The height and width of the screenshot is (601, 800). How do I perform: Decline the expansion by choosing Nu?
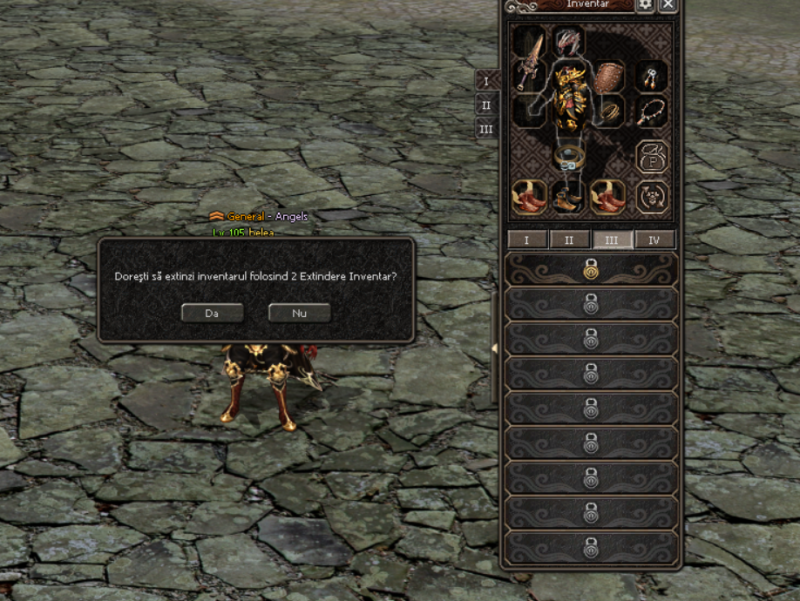point(299,313)
